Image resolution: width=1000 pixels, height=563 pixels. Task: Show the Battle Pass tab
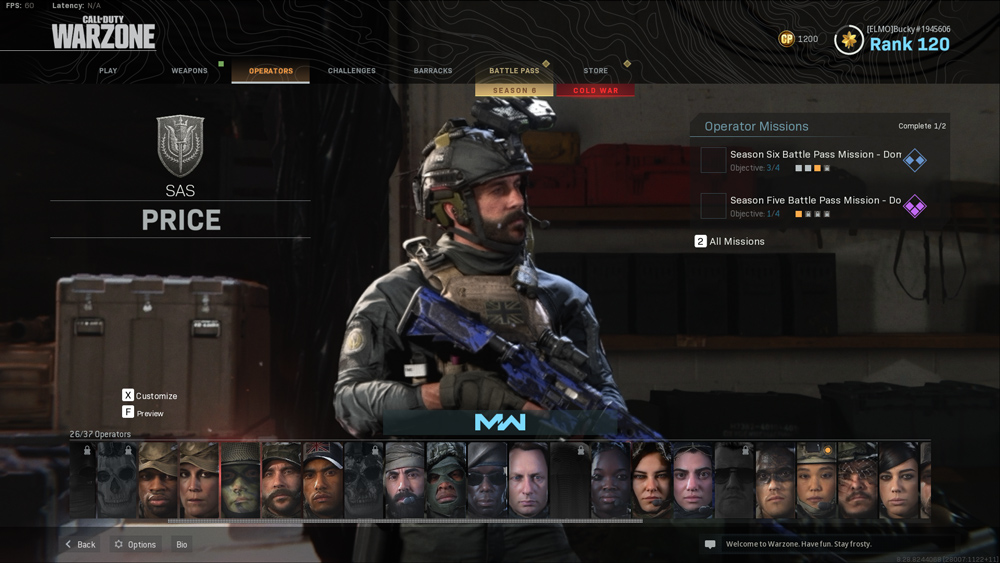(x=514, y=71)
